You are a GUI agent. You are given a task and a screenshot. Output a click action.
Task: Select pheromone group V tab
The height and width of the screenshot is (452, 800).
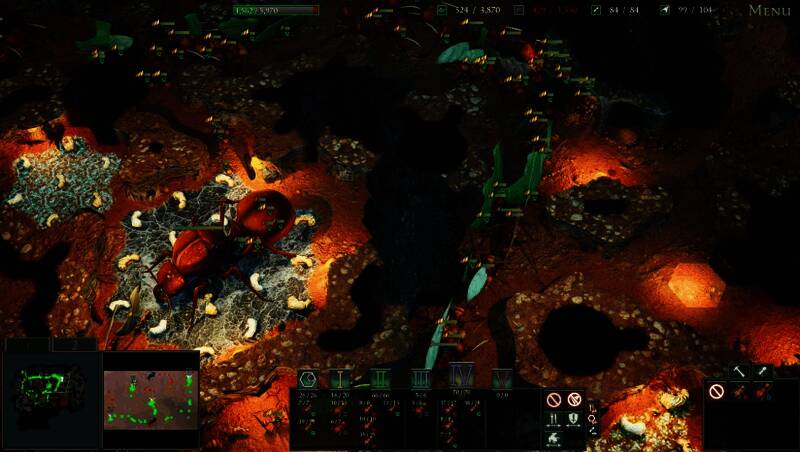(501, 378)
